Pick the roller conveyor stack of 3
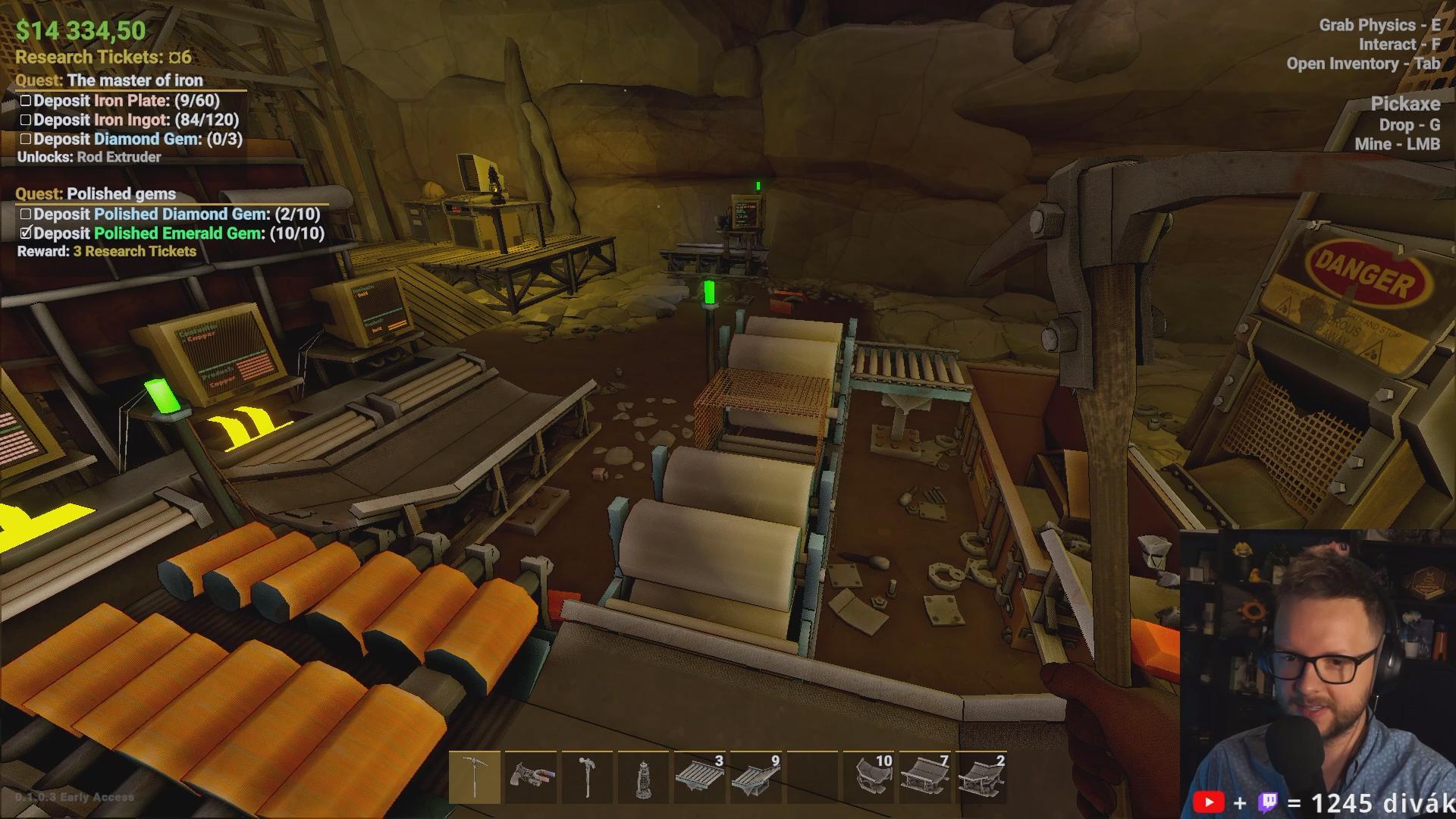The image size is (1456, 819). click(x=699, y=777)
